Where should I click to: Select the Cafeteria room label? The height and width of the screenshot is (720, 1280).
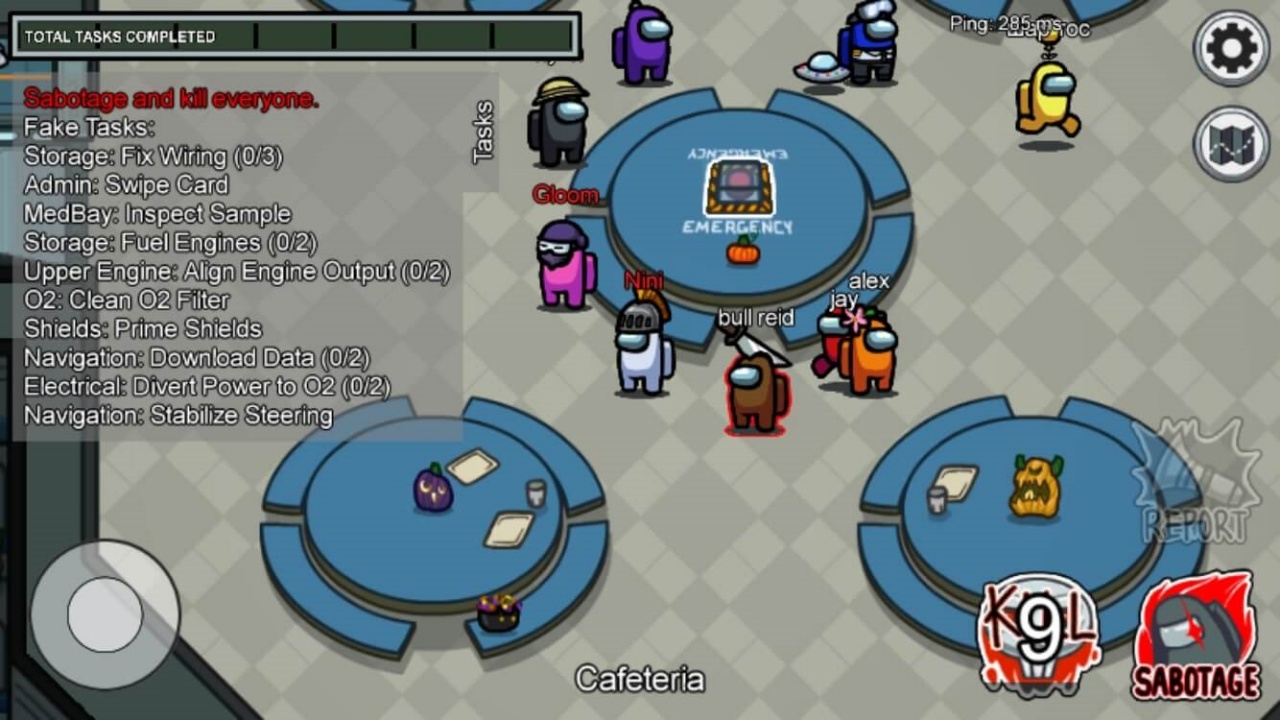point(640,678)
